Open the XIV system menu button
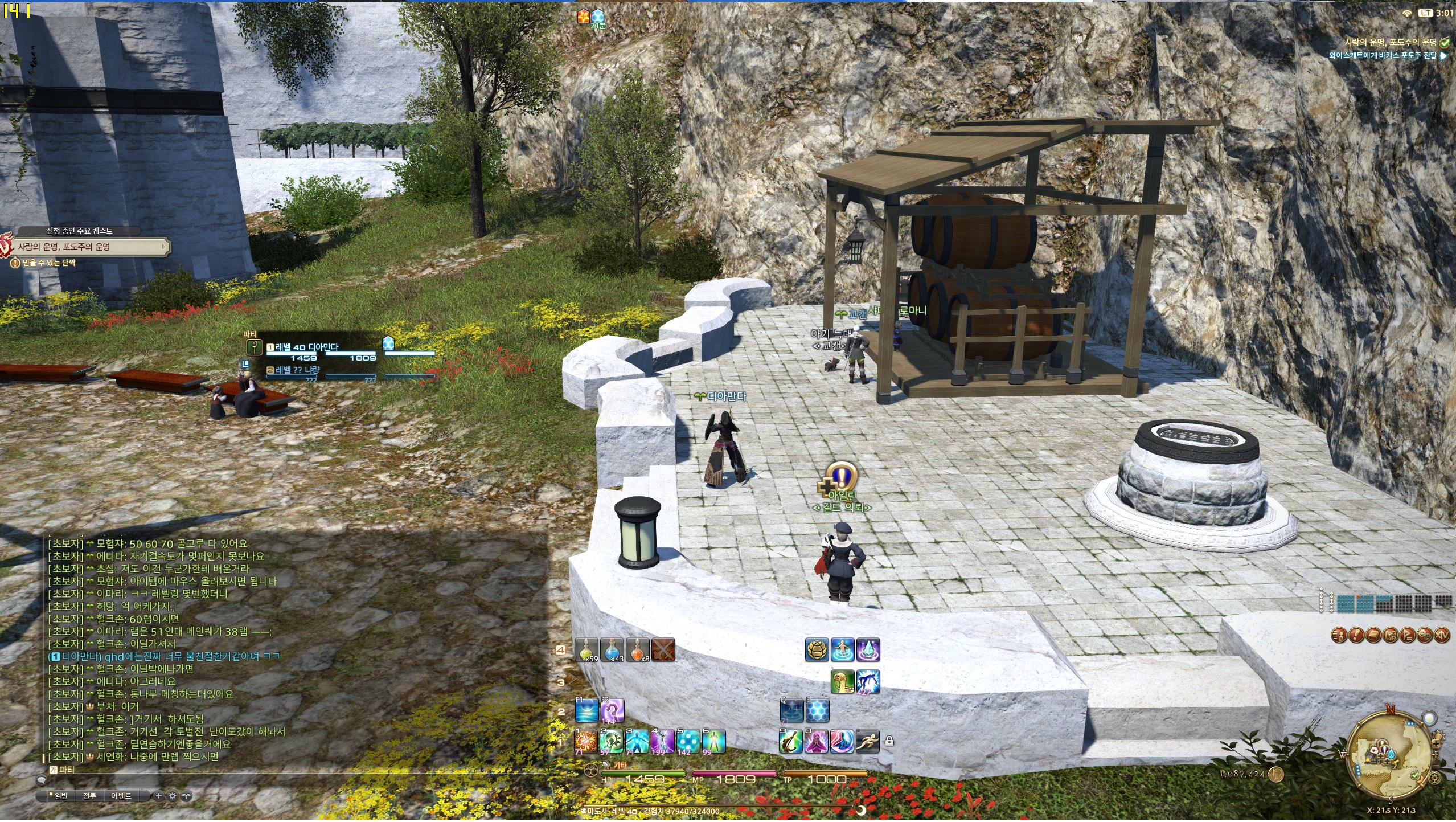The height and width of the screenshot is (822, 1456). [x=1441, y=635]
